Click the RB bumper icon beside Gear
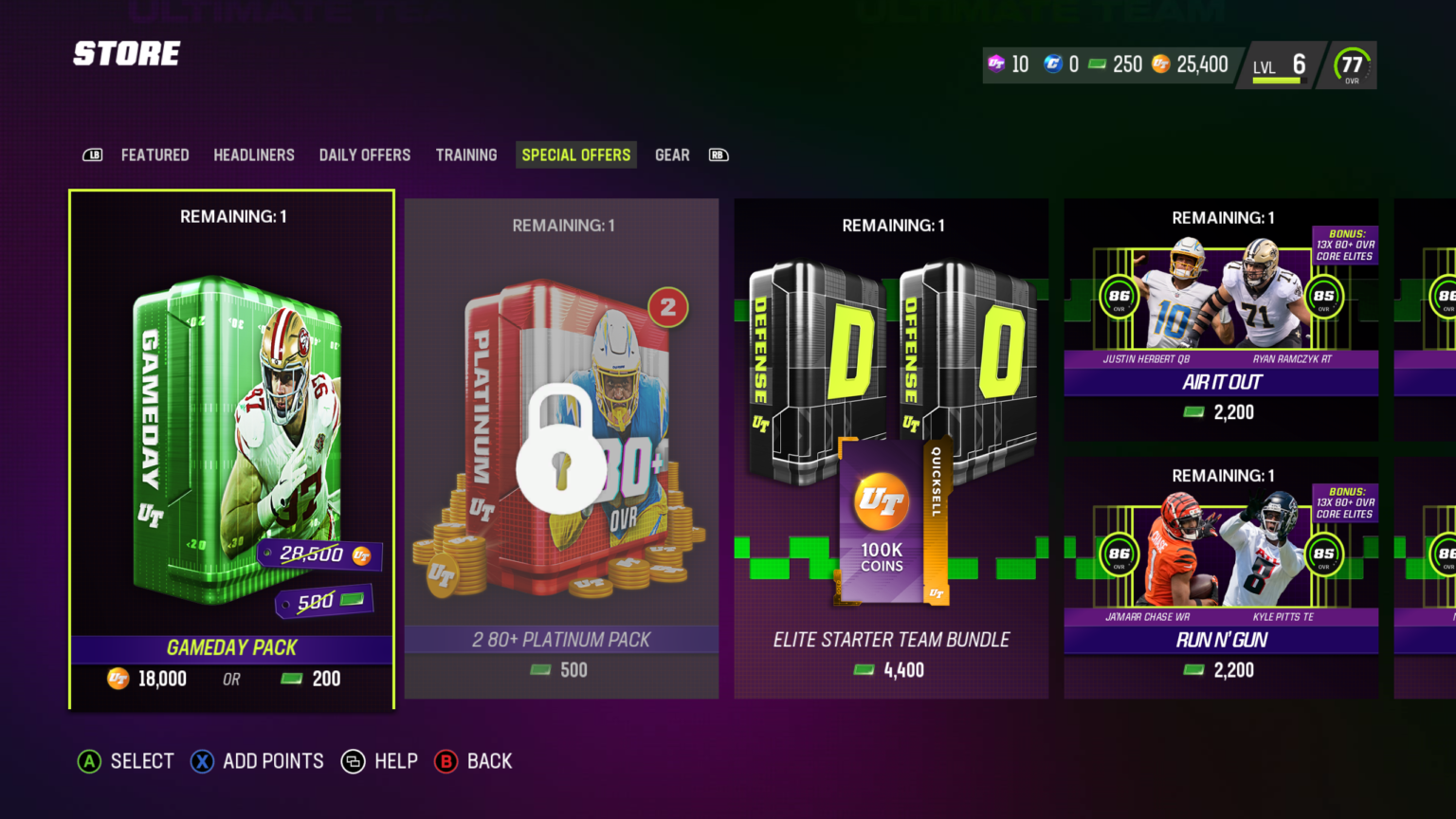The width and height of the screenshot is (1456, 819). (718, 154)
